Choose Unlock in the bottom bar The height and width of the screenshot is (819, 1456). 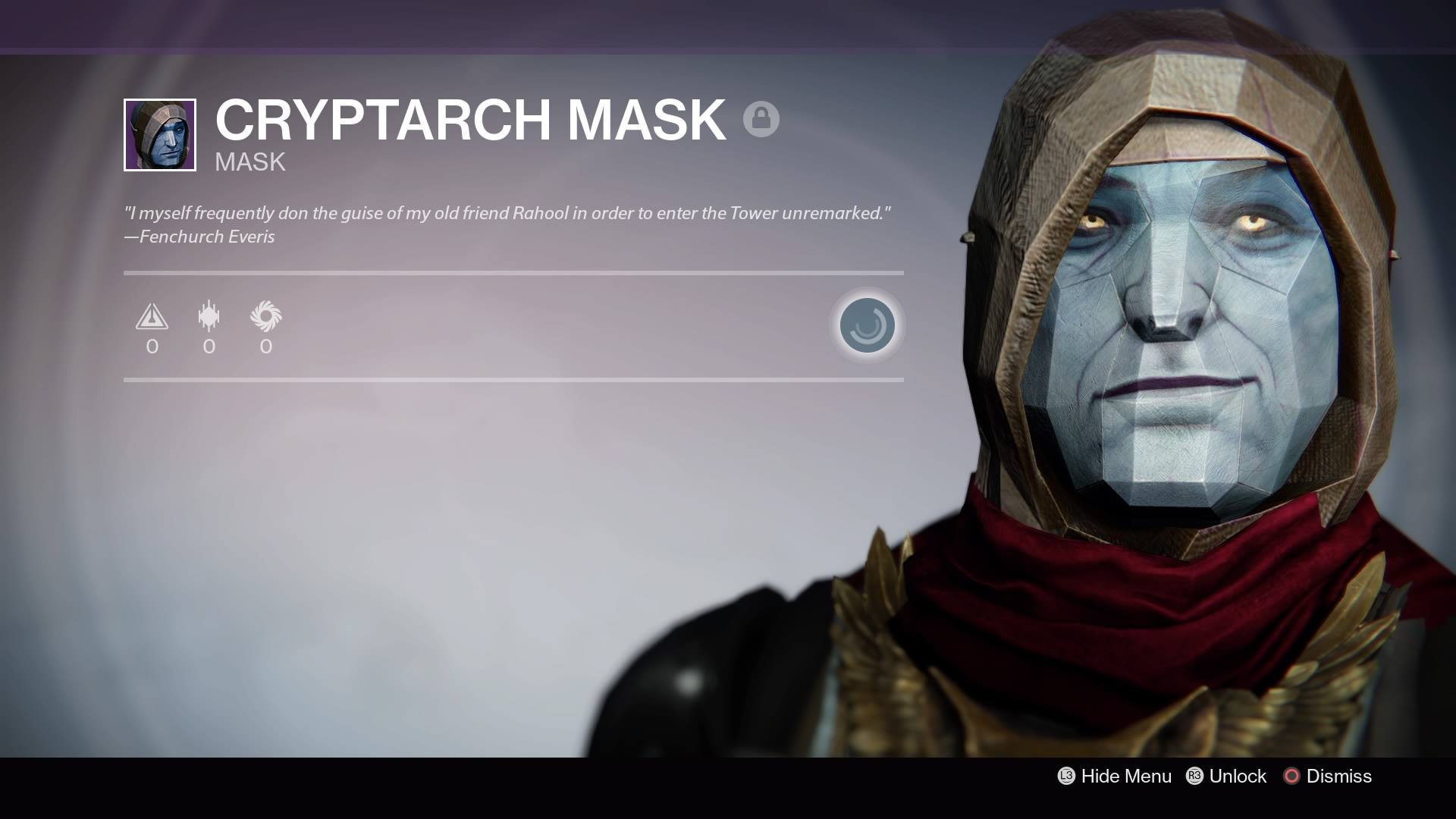pyautogui.click(x=1227, y=776)
